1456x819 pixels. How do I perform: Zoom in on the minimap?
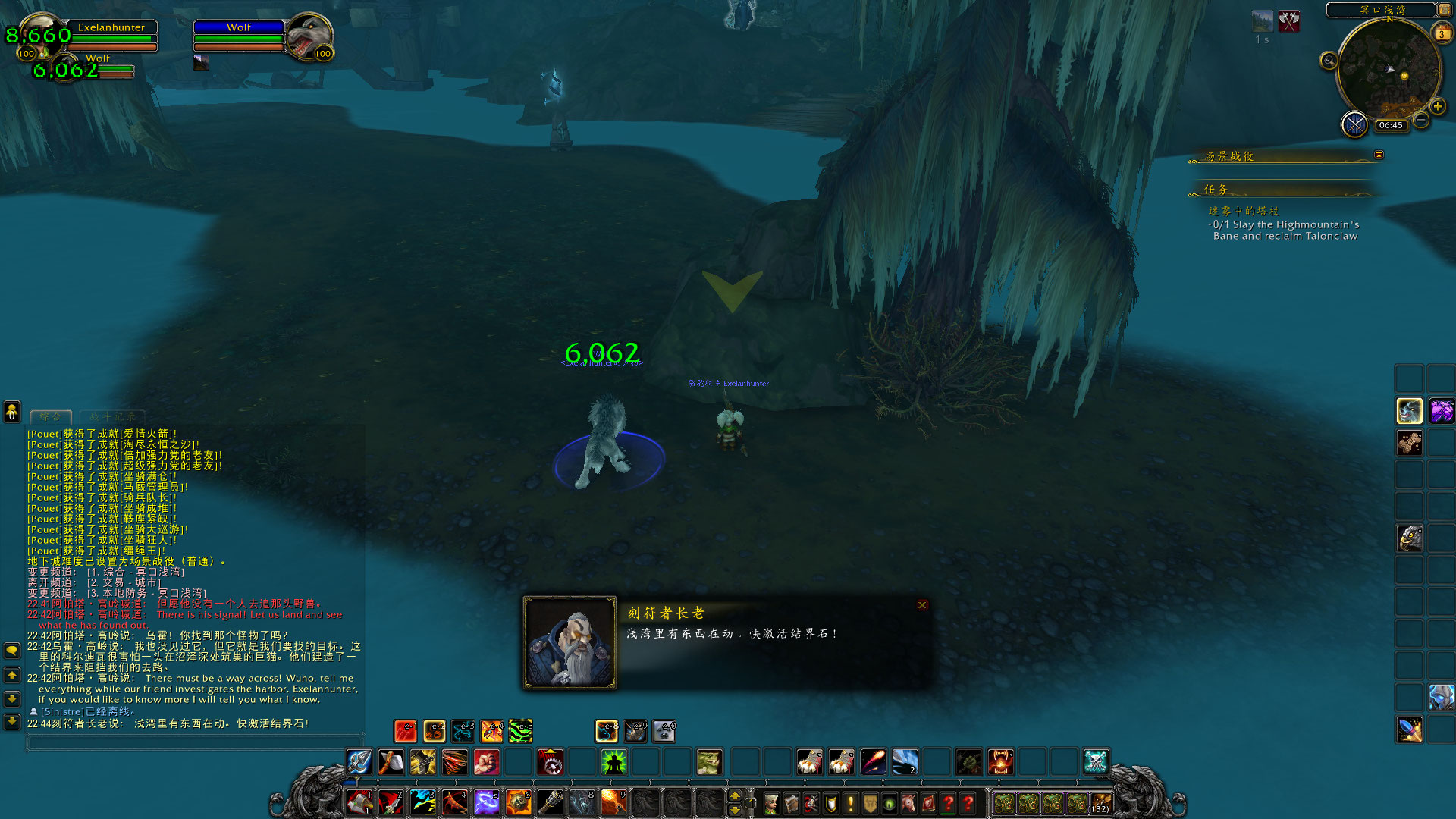click(x=1437, y=107)
